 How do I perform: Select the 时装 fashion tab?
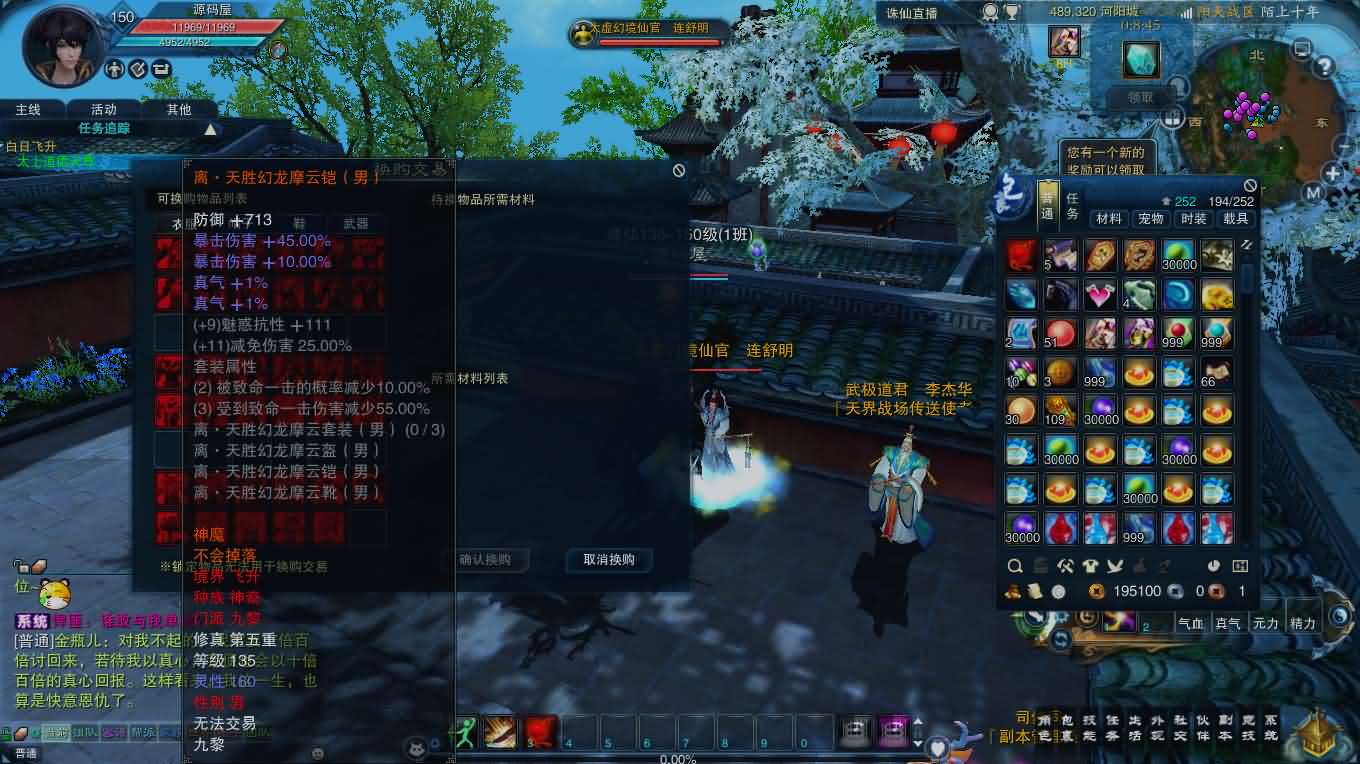point(1193,218)
